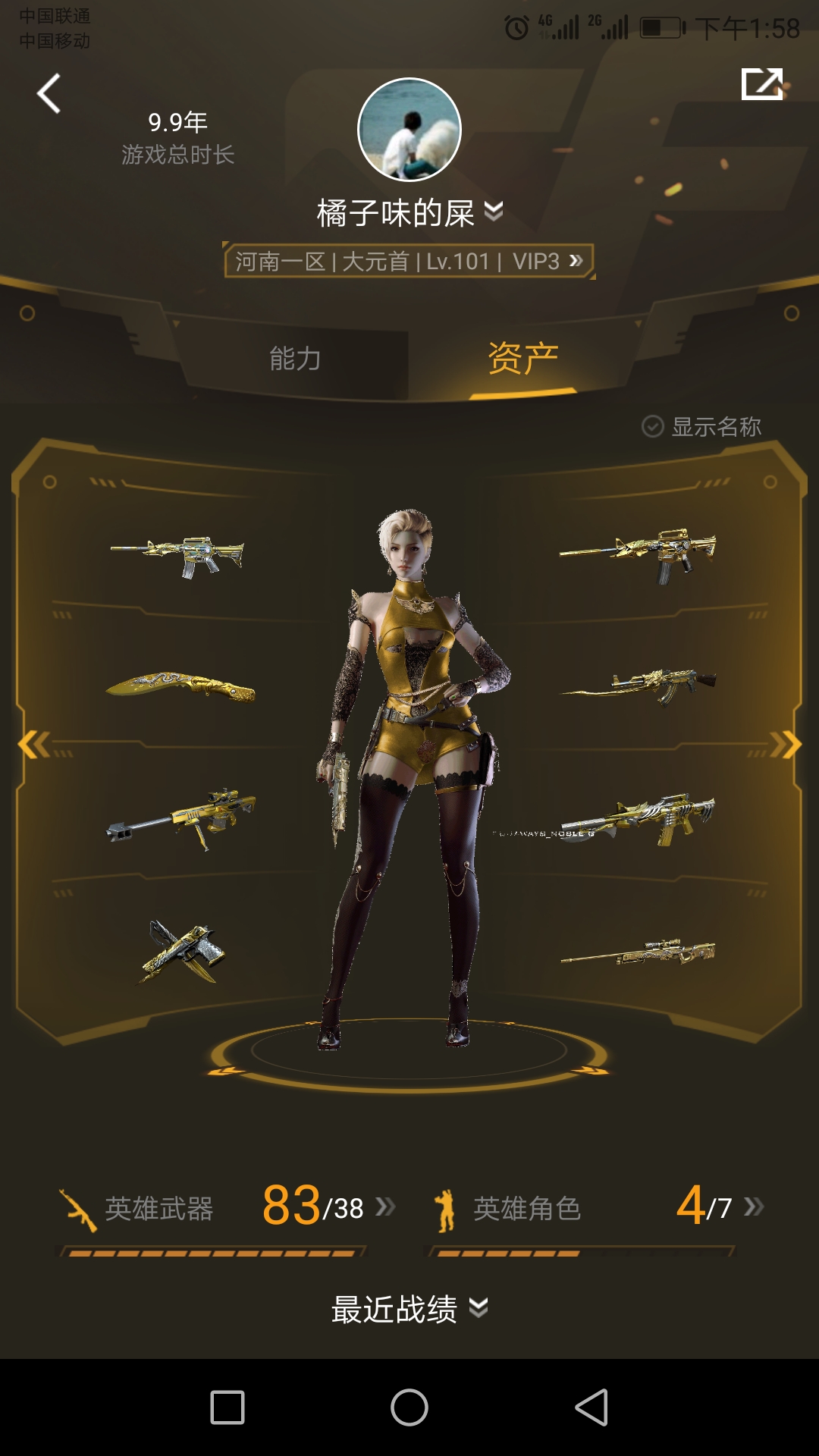Image resolution: width=819 pixels, height=1456 pixels.
Task: Switch to the 能力 tab
Action: click(x=295, y=359)
